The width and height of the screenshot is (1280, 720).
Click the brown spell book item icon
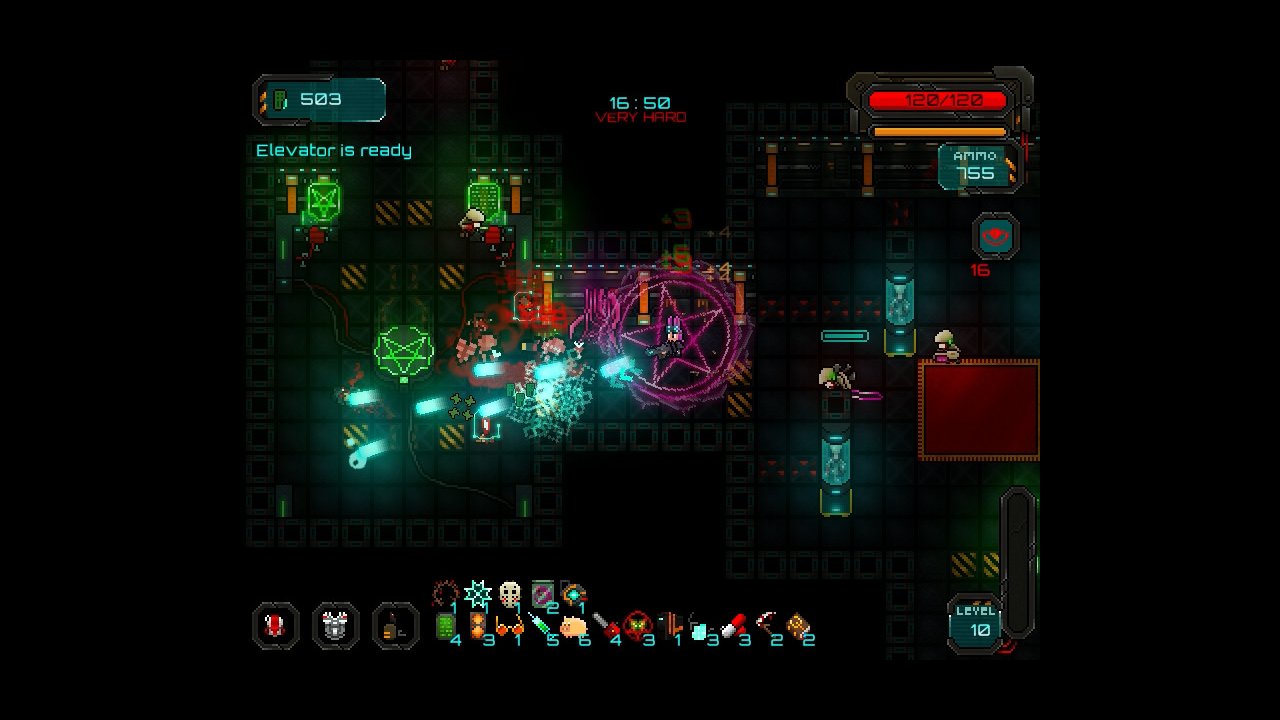(797, 627)
